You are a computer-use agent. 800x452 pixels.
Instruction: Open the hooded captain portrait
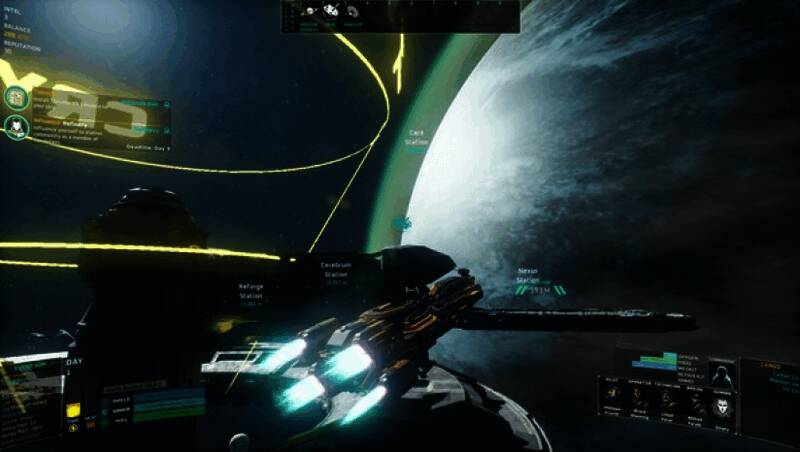722,375
